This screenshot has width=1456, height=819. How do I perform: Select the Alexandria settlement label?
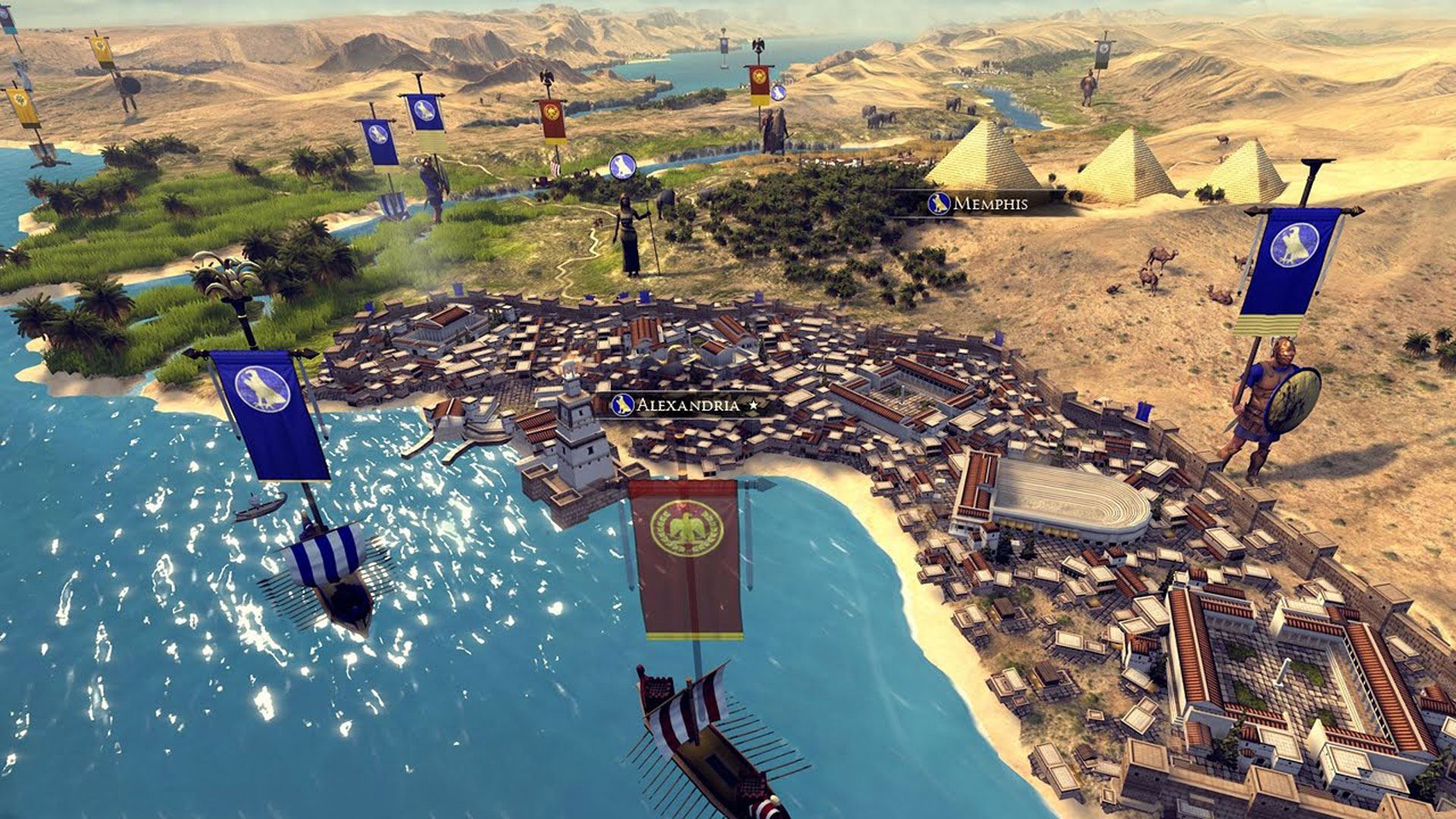coord(686,405)
